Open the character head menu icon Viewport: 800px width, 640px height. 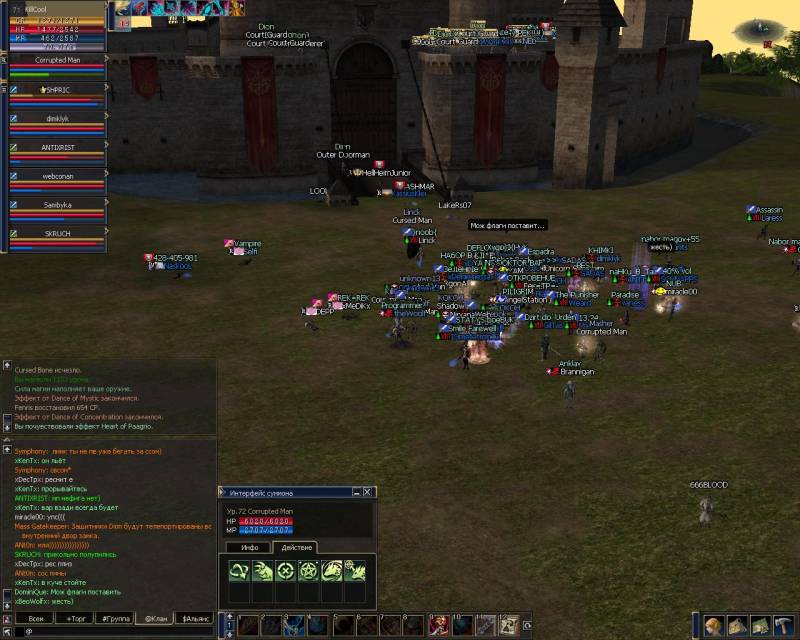pos(713,626)
